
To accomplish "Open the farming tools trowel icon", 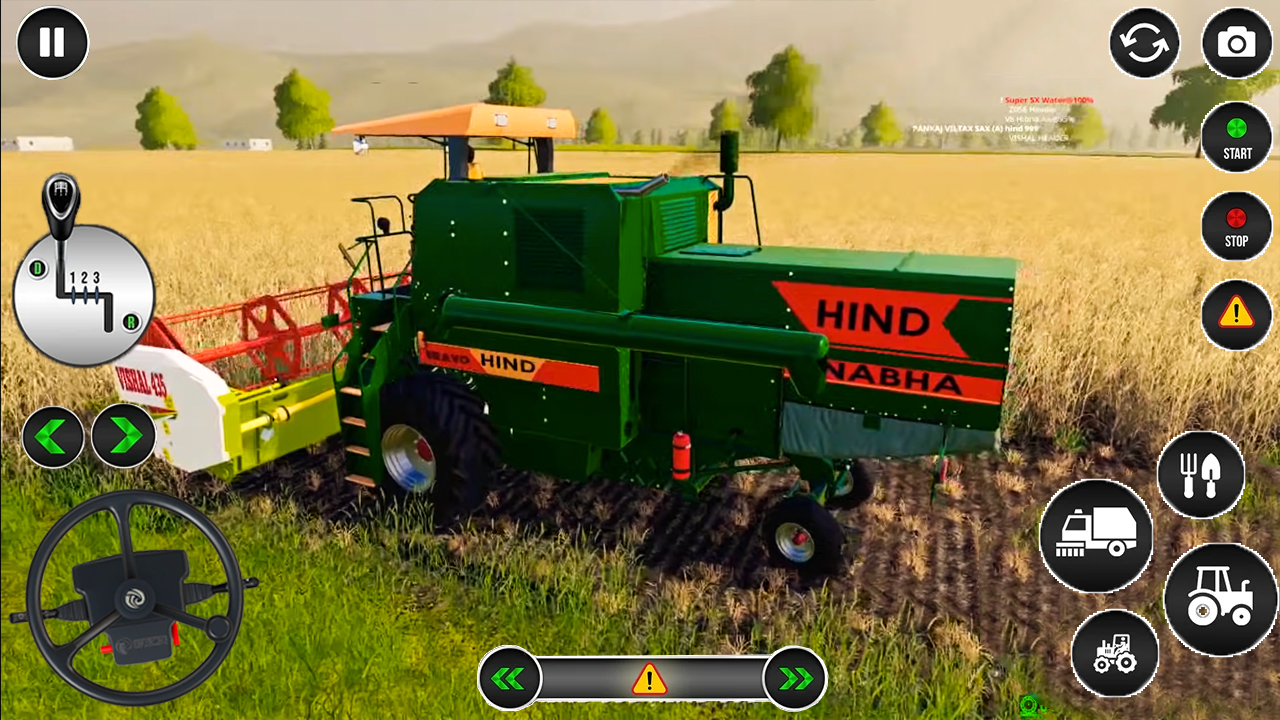I will pos(1201,475).
